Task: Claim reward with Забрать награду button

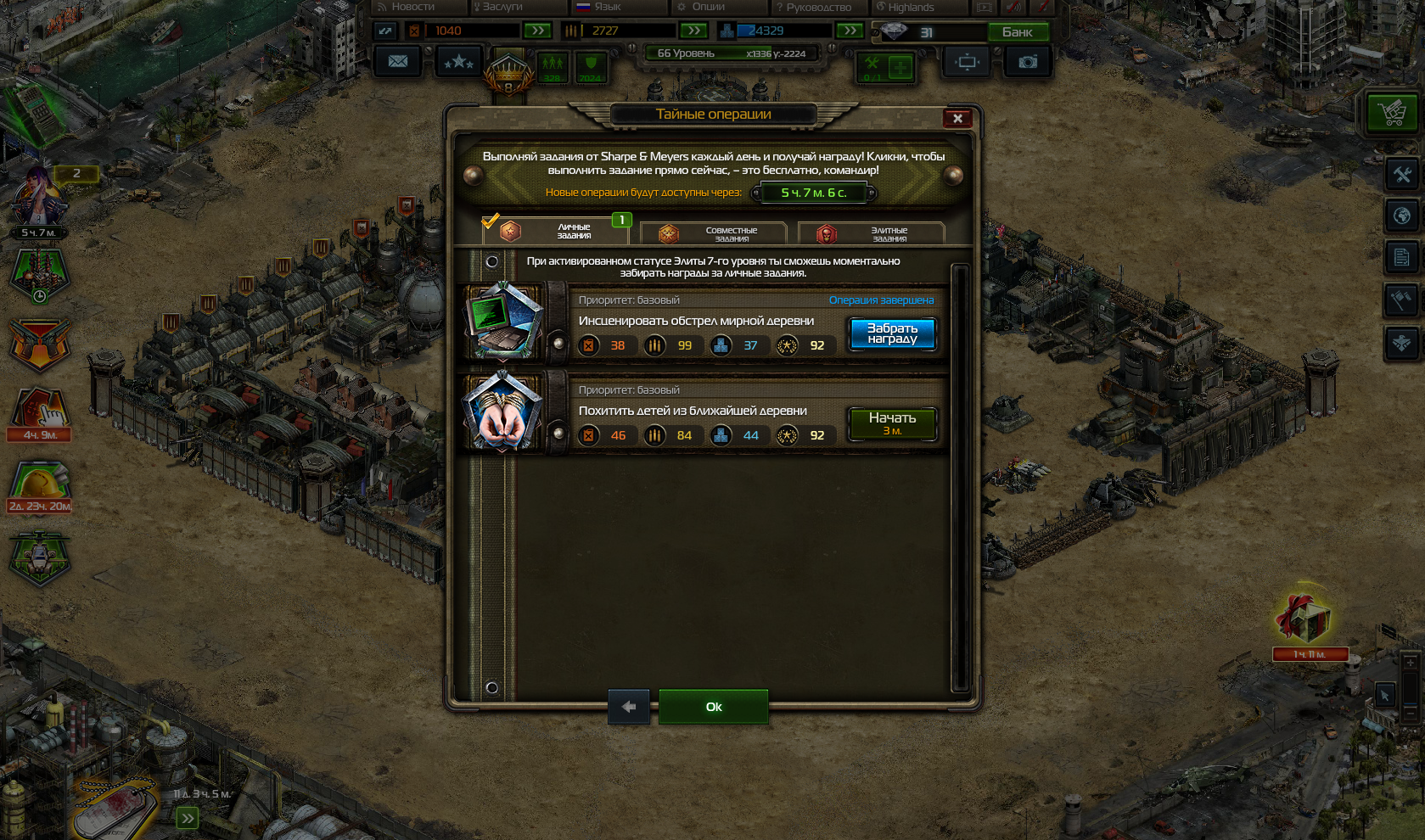Action: [x=892, y=333]
